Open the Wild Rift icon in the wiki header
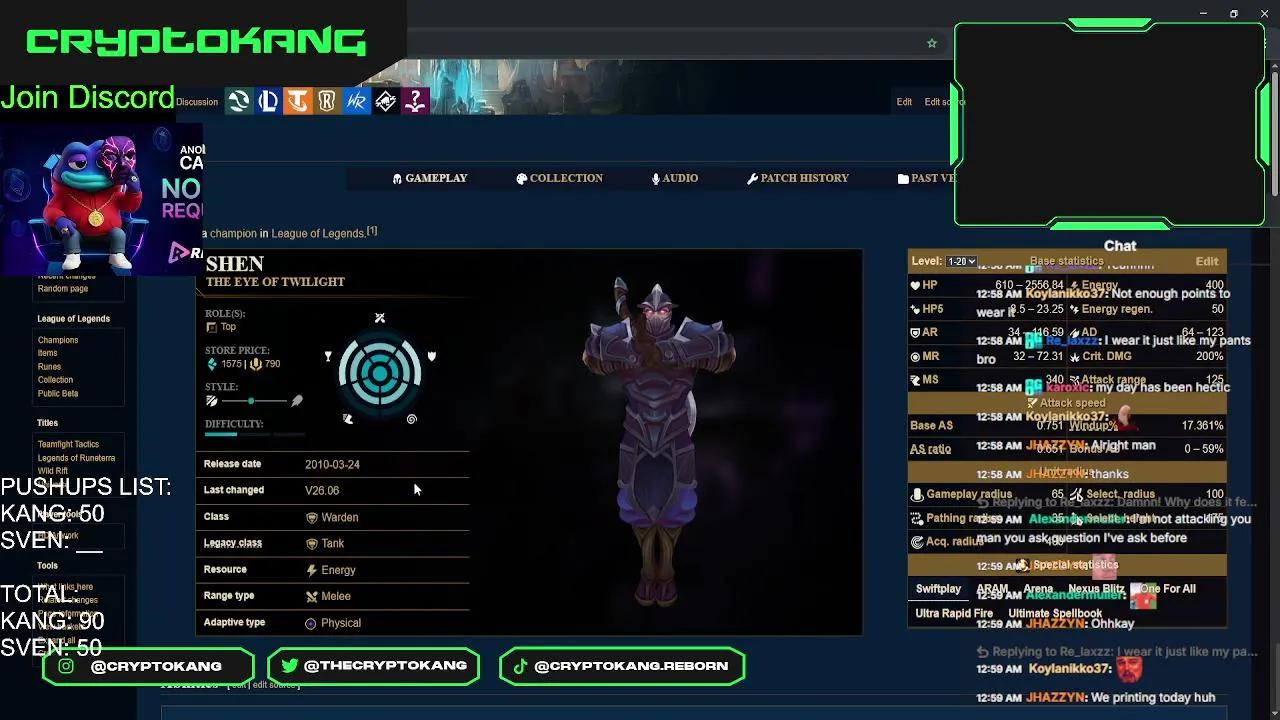 click(356, 100)
